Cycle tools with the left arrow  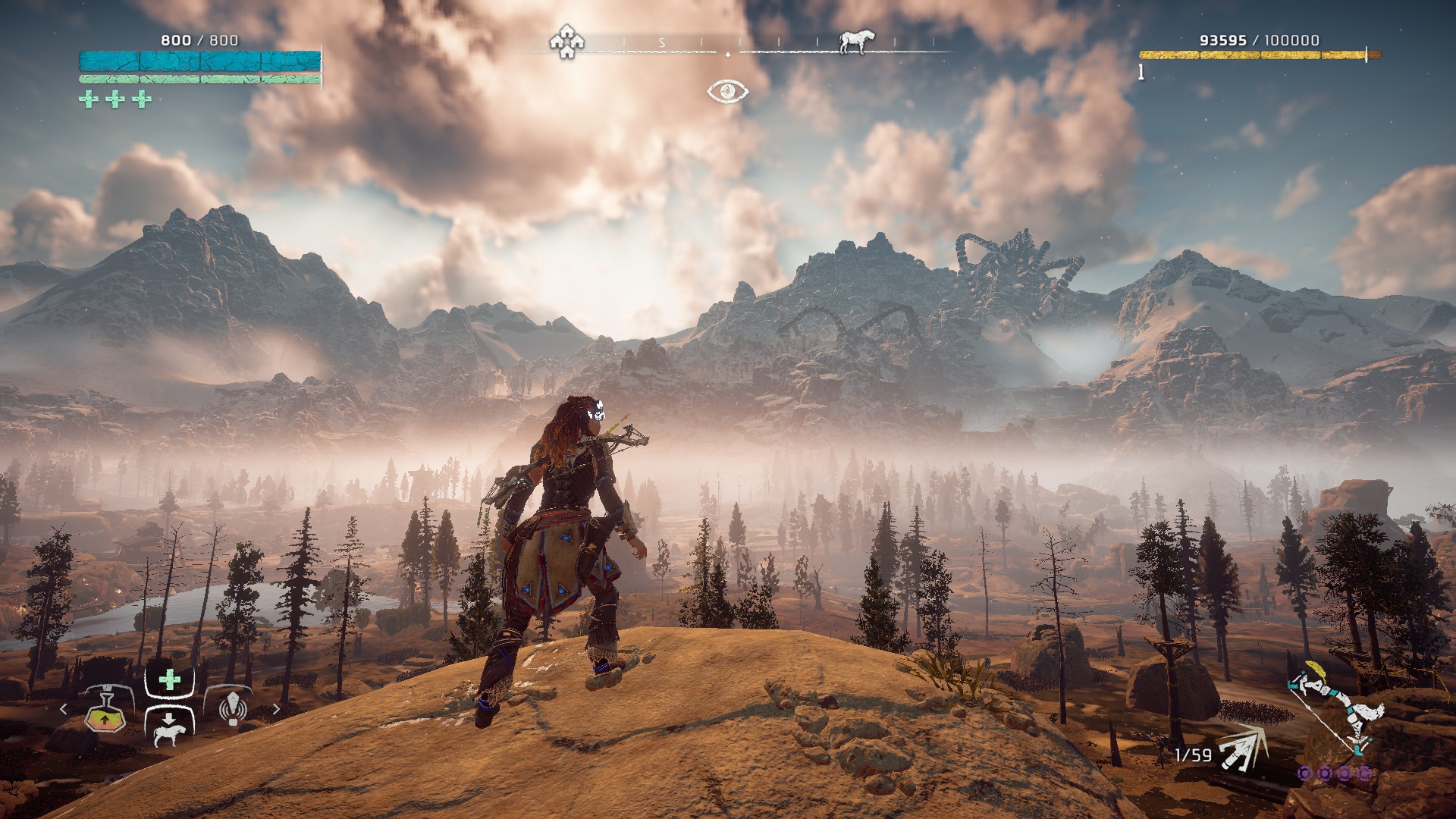point(64,709)
